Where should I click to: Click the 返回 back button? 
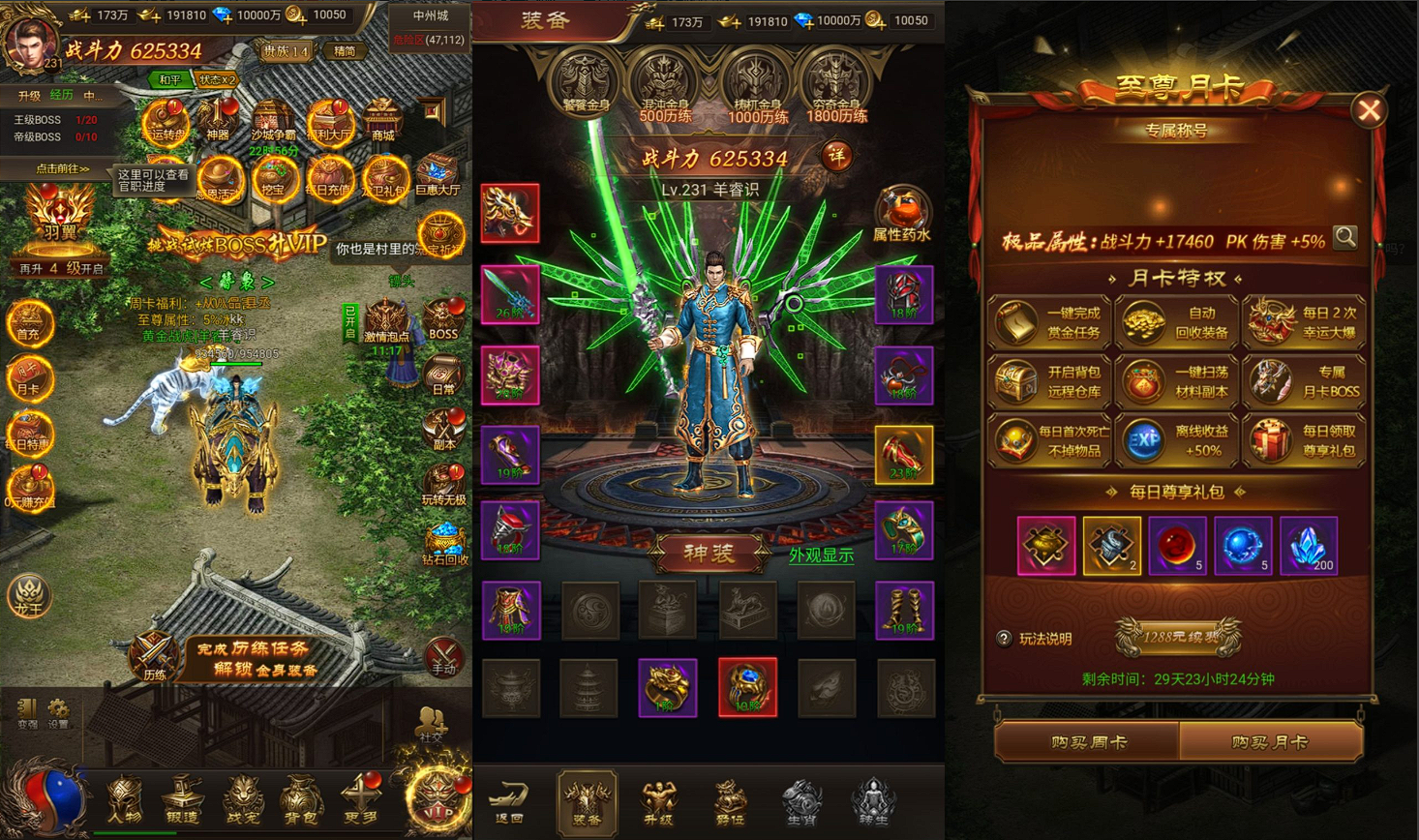tap(508, 802)
